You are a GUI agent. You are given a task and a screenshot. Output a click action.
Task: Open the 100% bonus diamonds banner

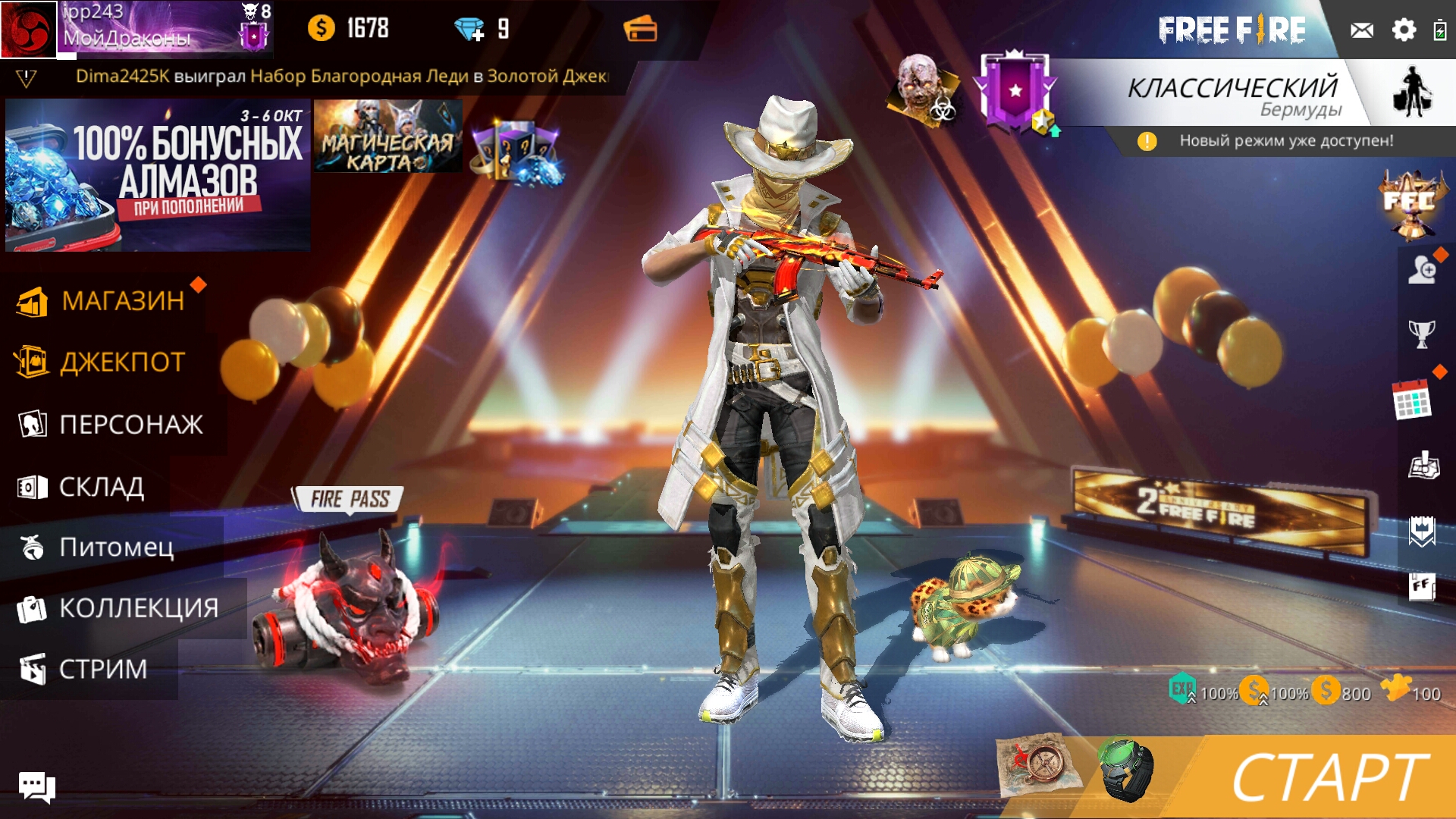[x=158, y=174]
